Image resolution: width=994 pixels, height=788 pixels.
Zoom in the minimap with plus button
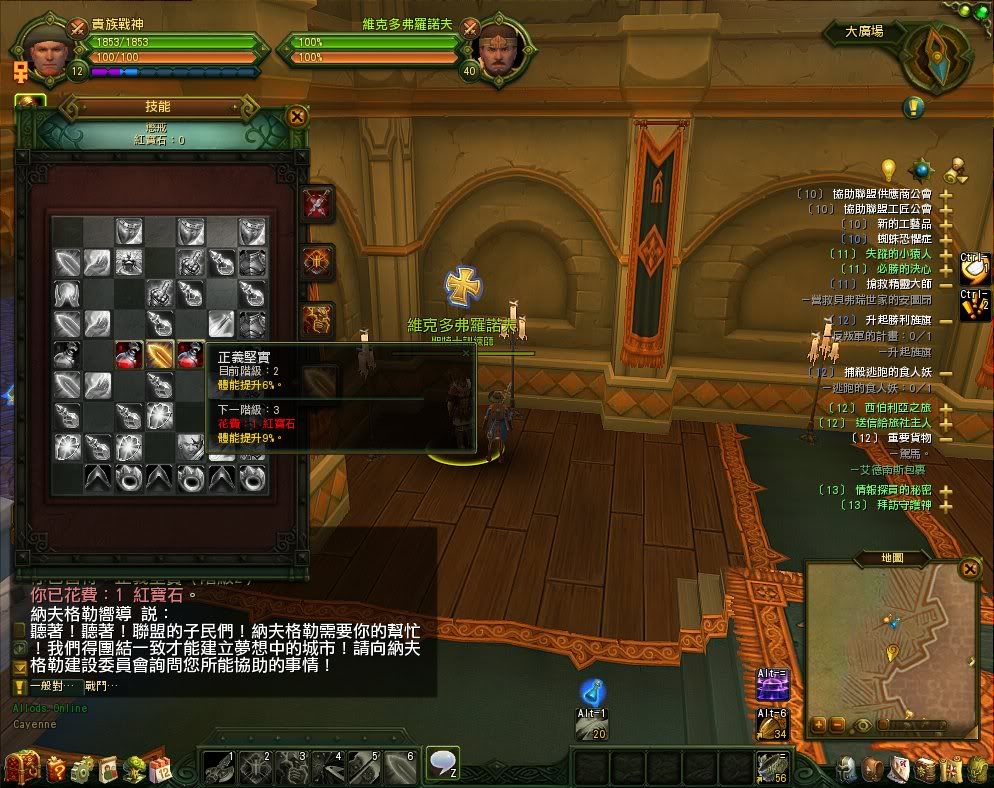[x=820, y=725]
